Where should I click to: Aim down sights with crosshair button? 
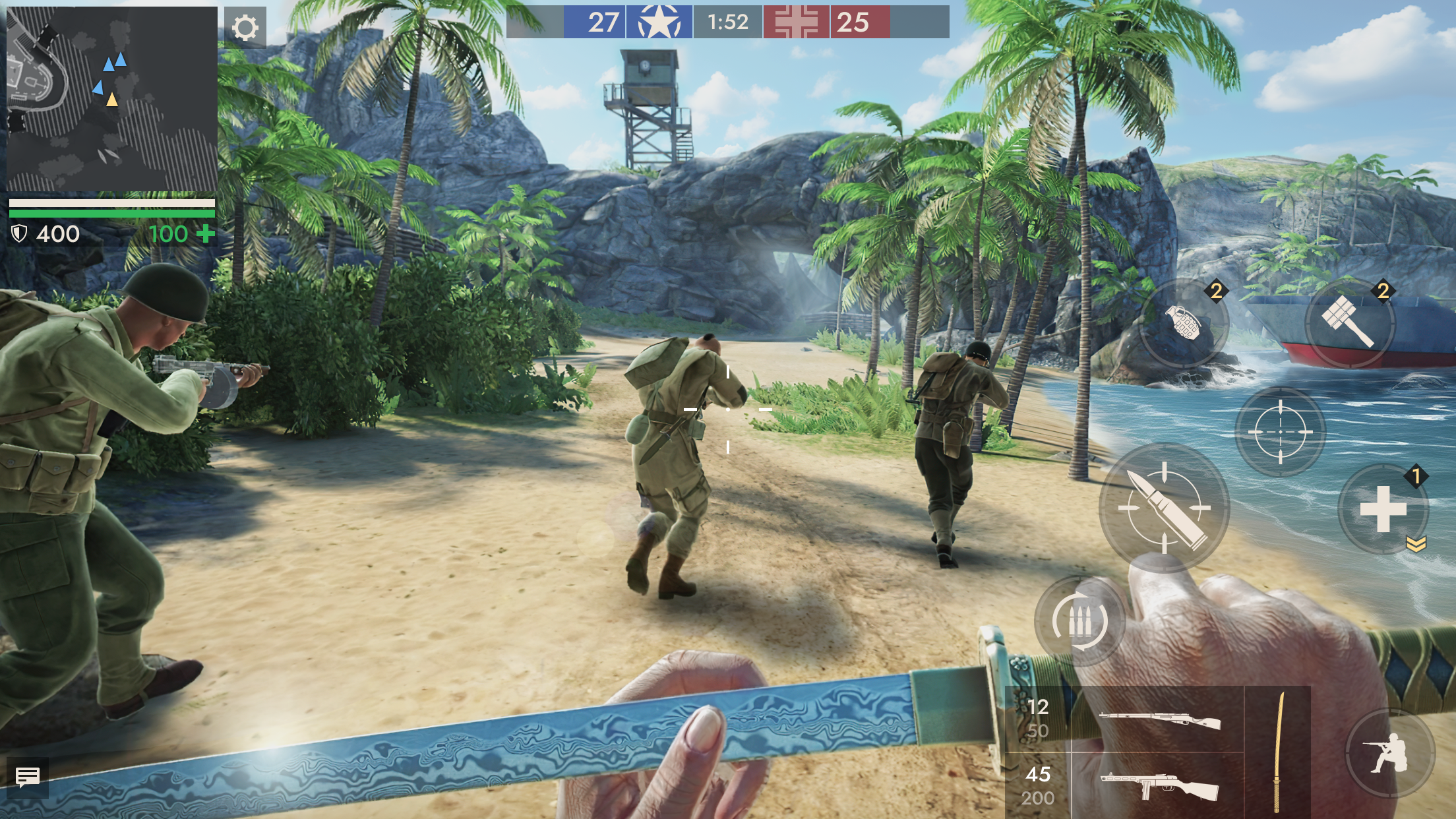coord(1280,432)
